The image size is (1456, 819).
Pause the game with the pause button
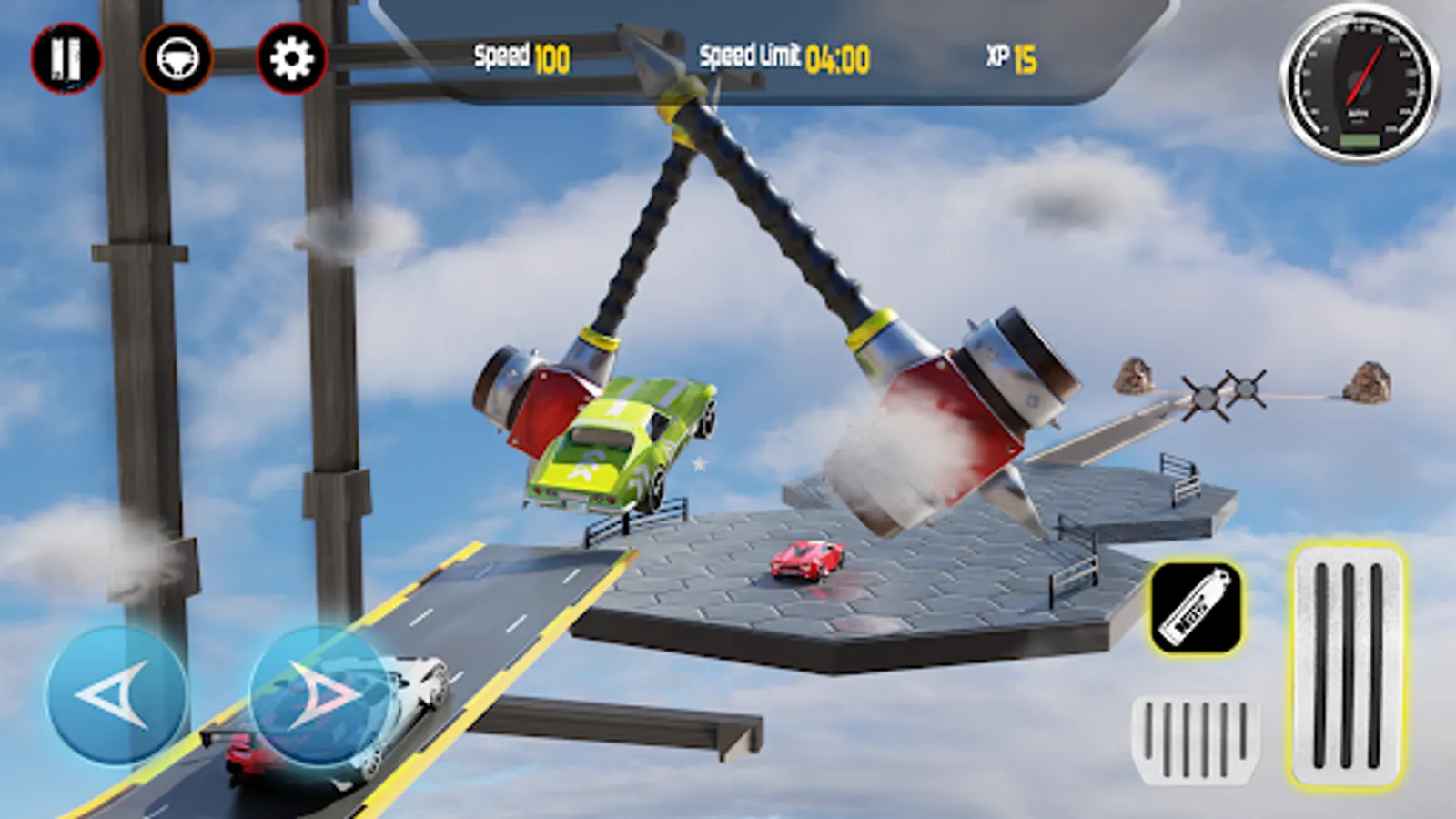pos(66,59)
